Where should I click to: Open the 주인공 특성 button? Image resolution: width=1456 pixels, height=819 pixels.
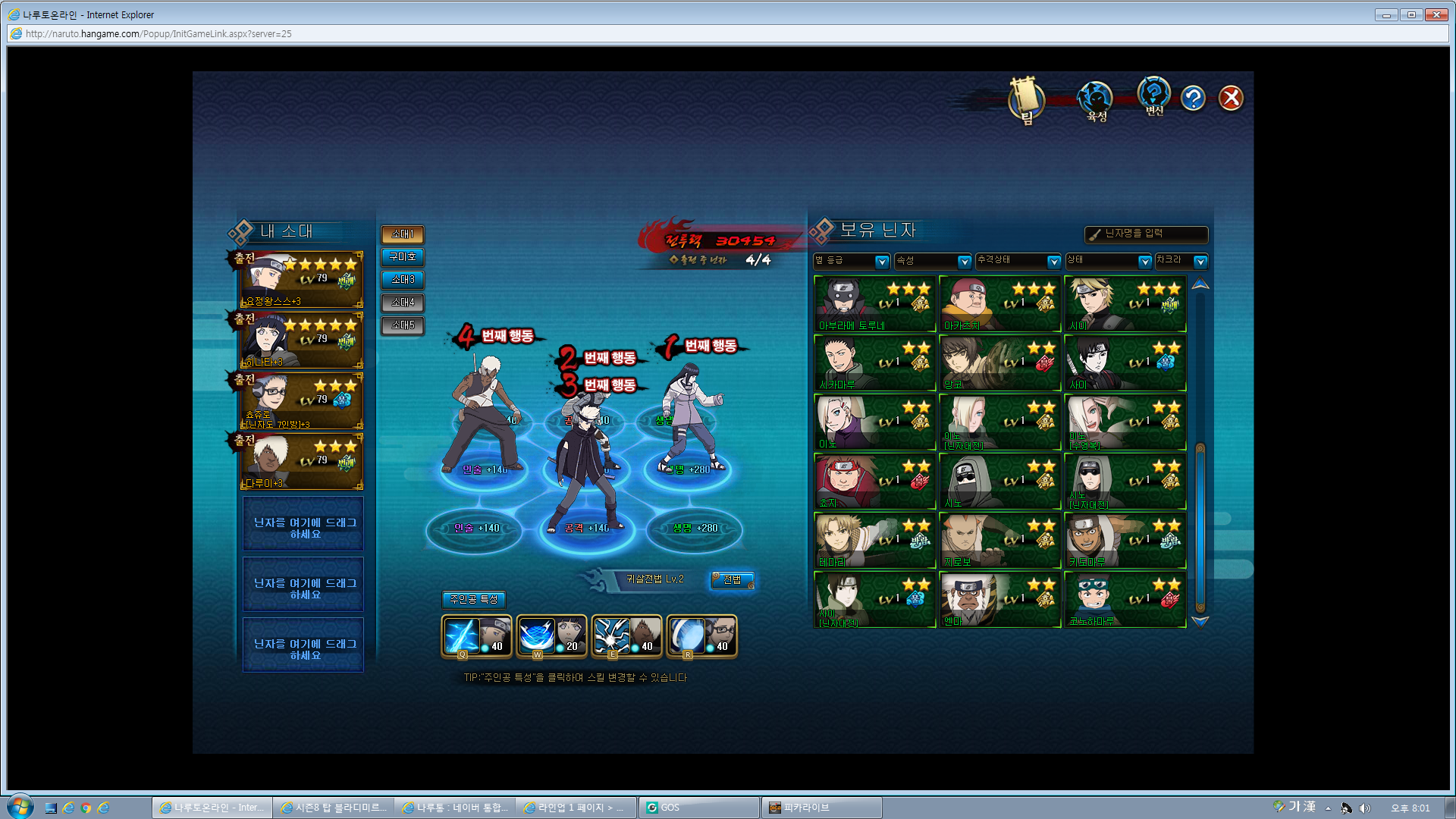[x=474, y=600]
